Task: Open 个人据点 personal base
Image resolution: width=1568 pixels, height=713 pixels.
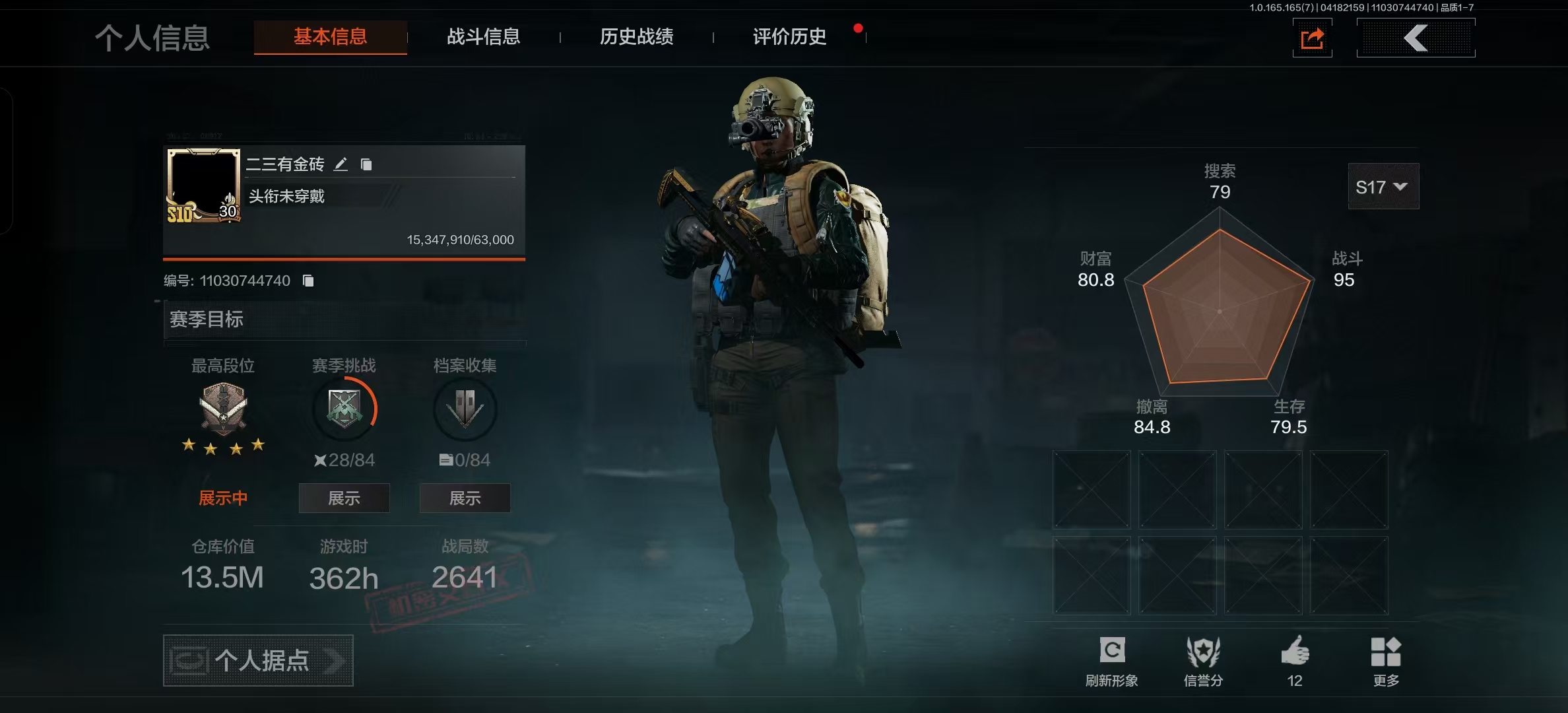Action: point(258,660)
